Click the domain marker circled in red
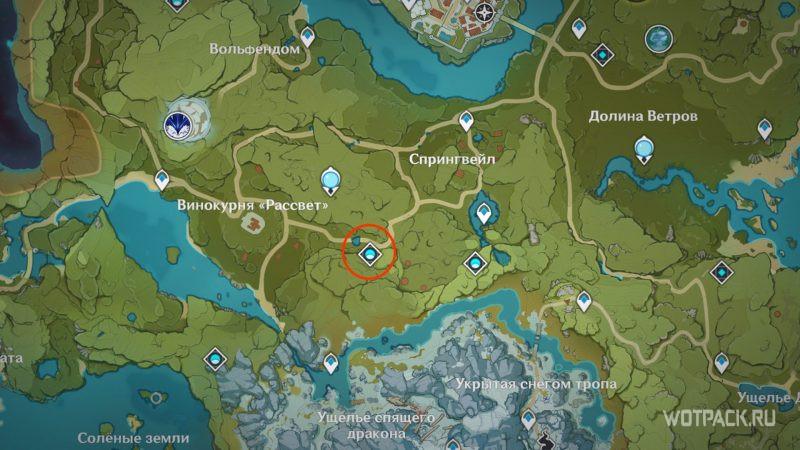The image size is (800, 450). [x=370, y=257]
